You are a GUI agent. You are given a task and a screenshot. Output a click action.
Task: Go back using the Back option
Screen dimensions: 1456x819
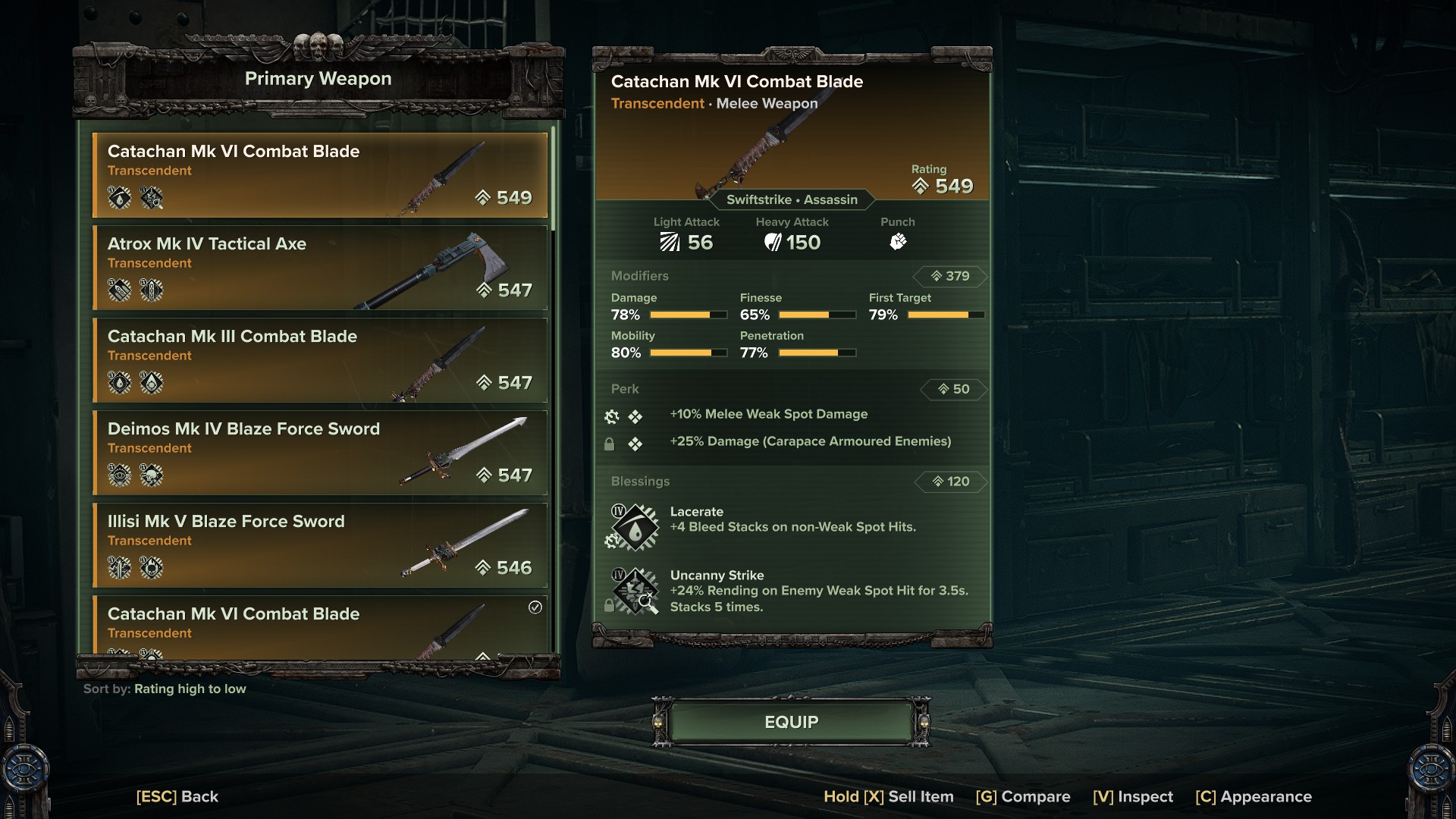pos(177,797)
